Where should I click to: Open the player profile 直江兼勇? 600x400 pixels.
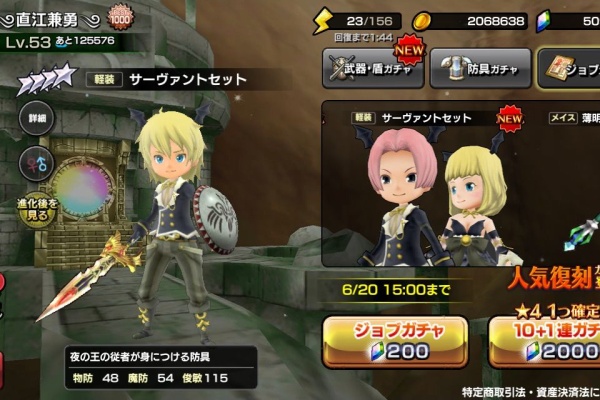pos(52,18)
